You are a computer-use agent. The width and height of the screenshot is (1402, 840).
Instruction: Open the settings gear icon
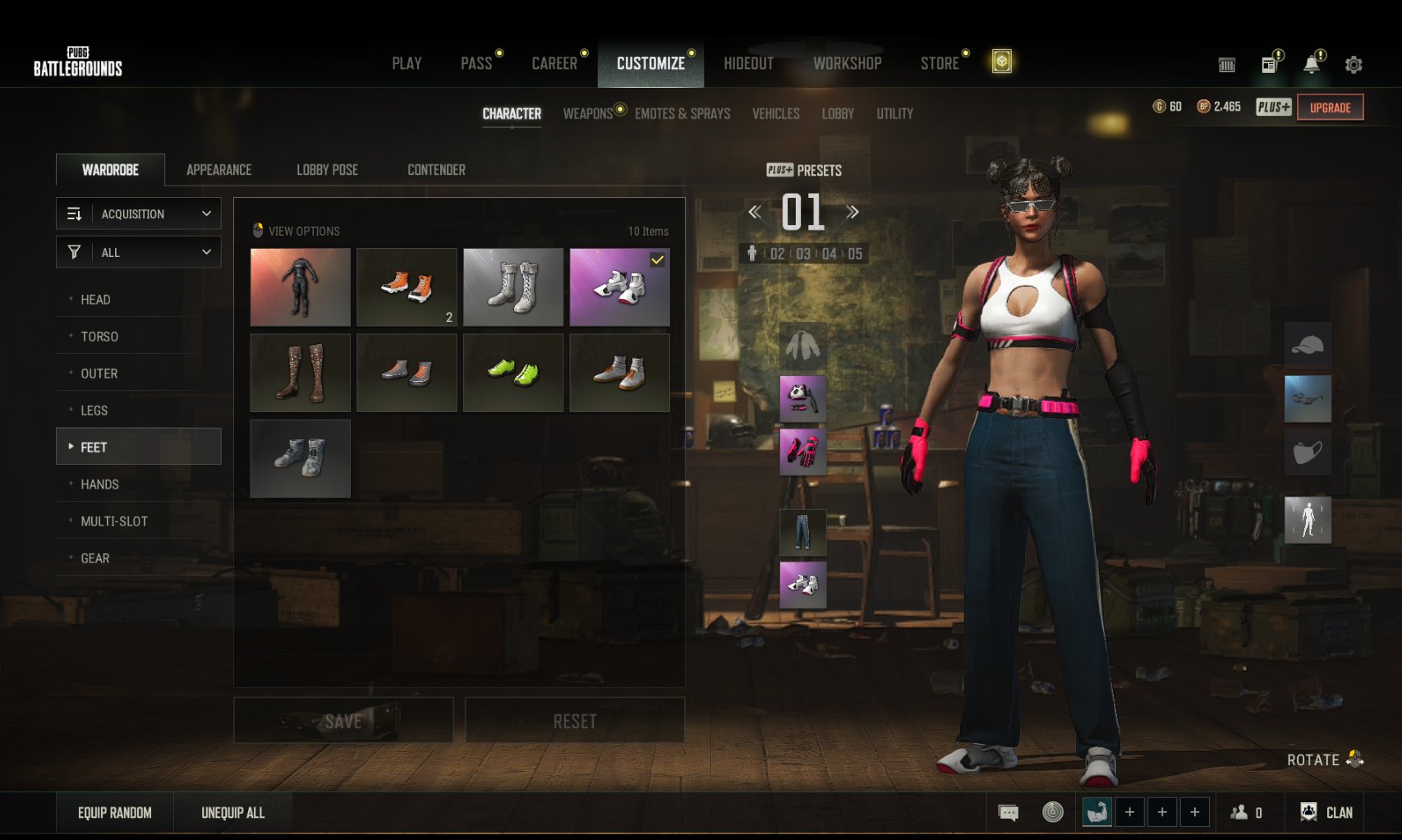[1354, 64]
